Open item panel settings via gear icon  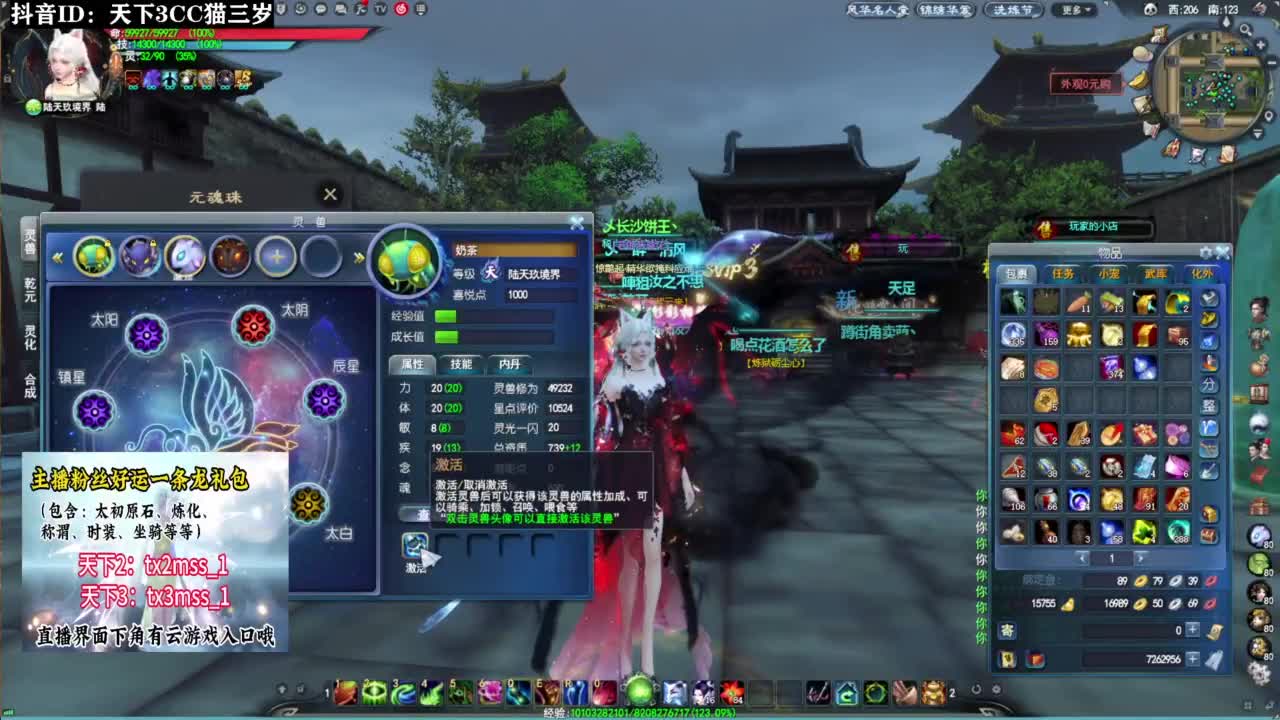click(1205, 251)
